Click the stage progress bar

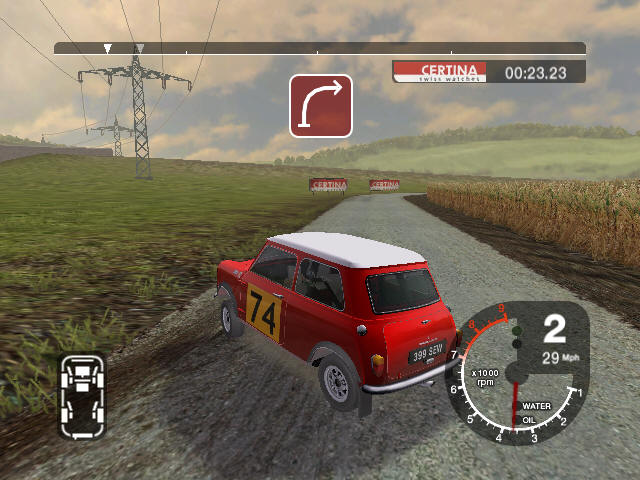[x=319, y=48]
